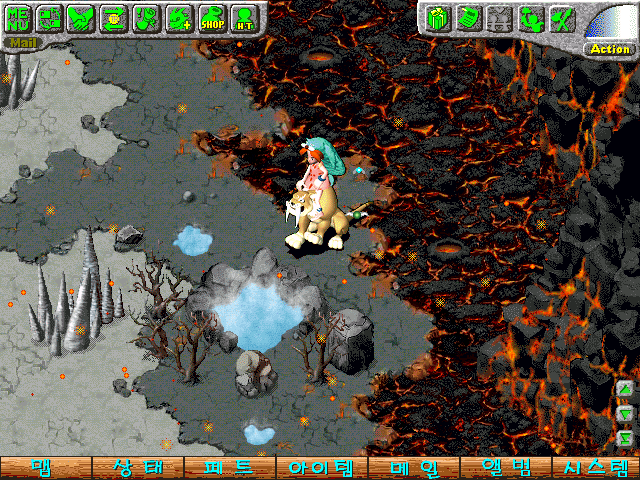Toggle the yellow Action button
Viewport: 640px width, 480px height.
609,48
